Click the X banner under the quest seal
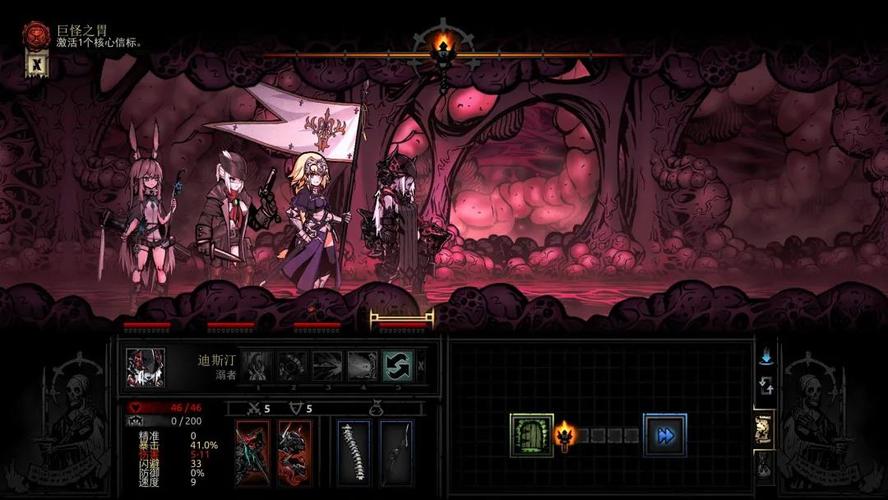Image resolution: width=888 pixels, height=500 pixels. 36,65
